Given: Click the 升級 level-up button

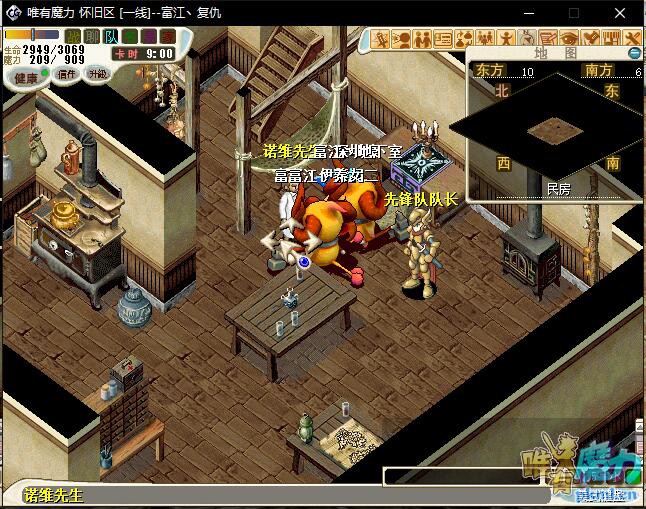Looking at the screenshot, I should pyautogui.click(x=97, y=74).
